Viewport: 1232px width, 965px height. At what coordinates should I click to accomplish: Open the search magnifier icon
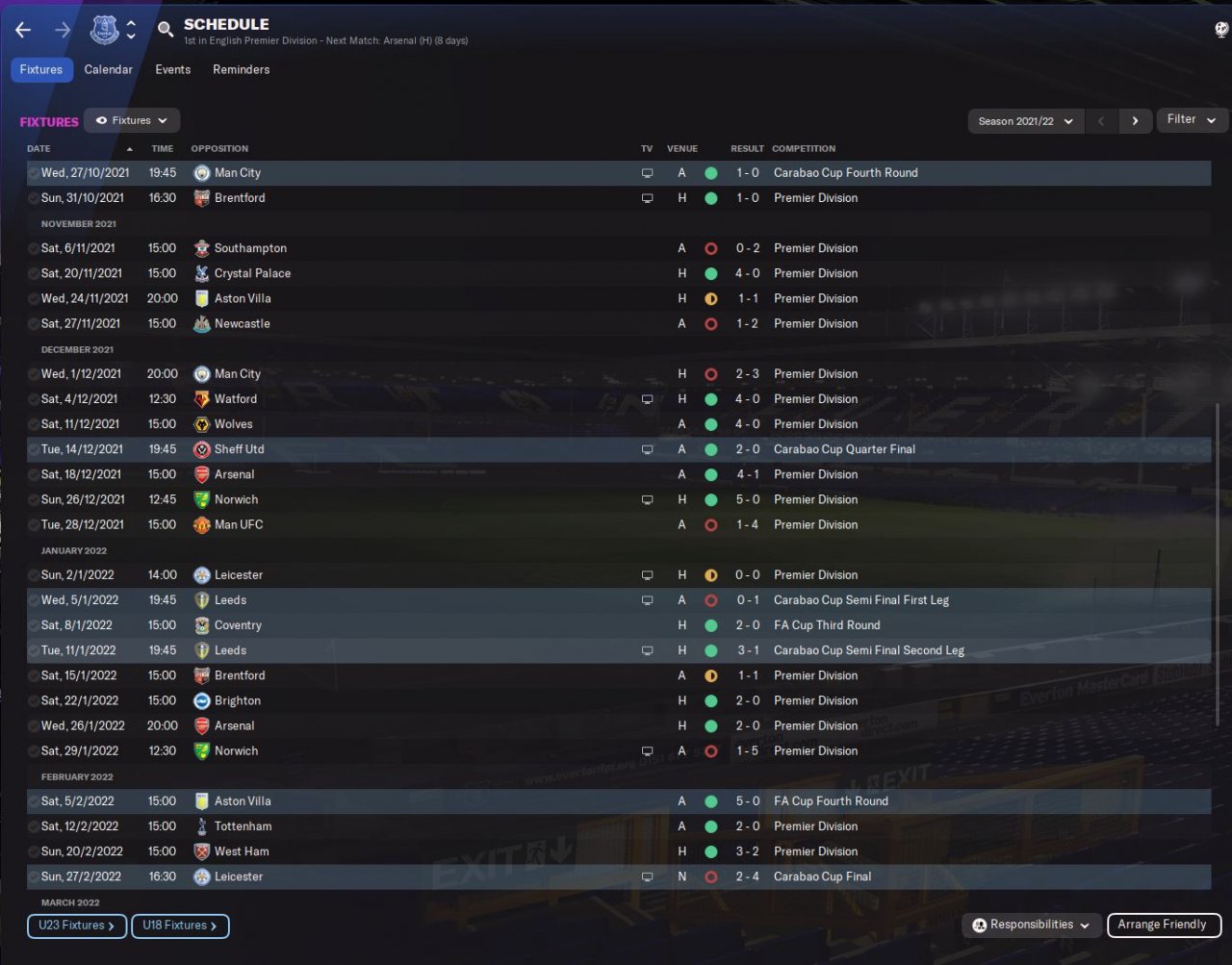(166, 30)
